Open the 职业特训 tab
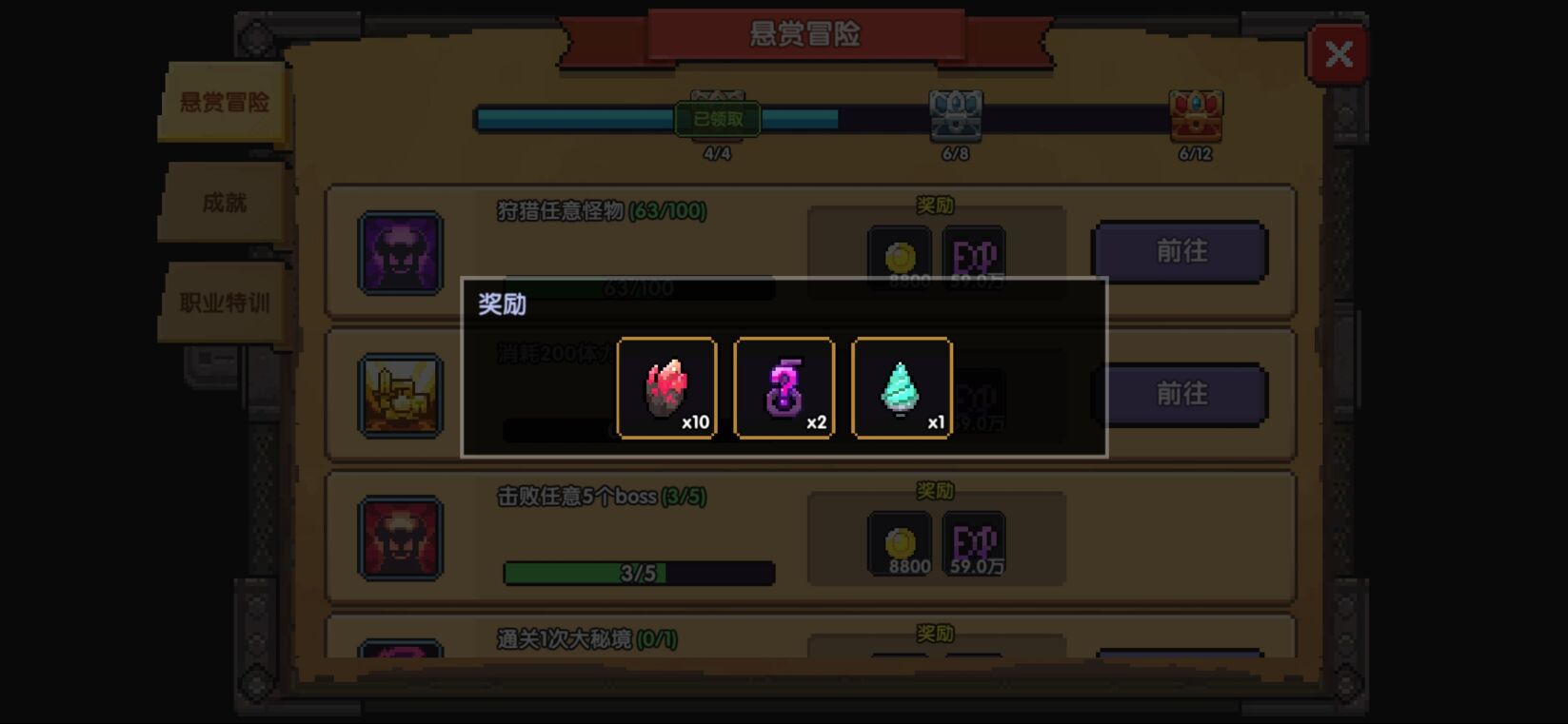 click(221, 303)
